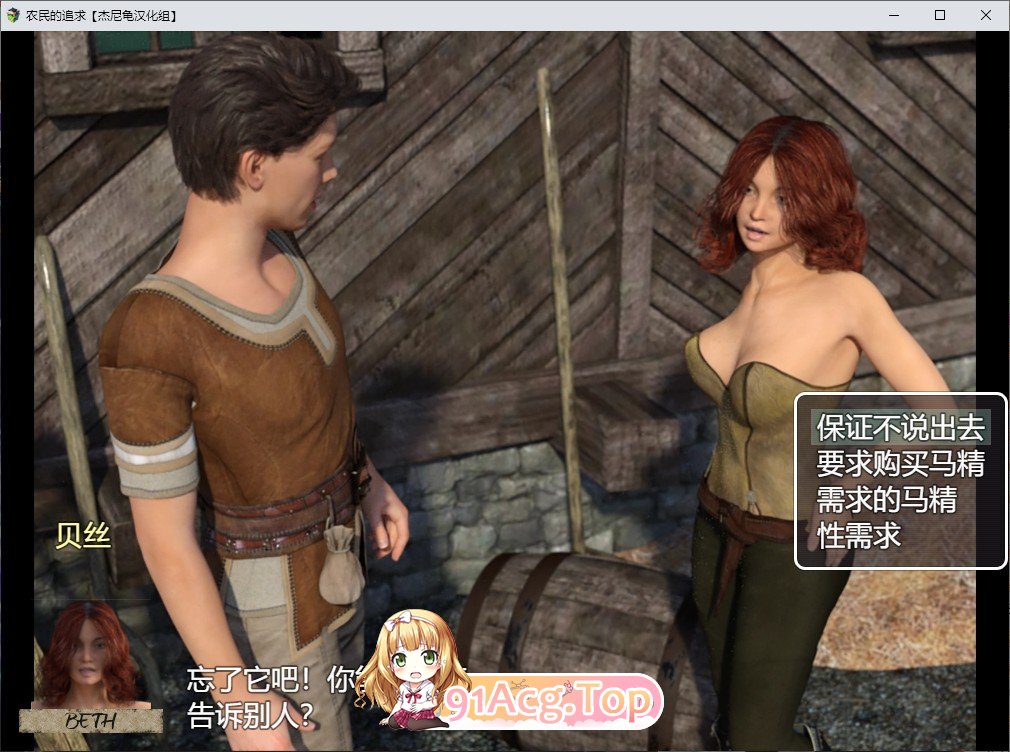Choose the 性需求 dialogue option
1010x752 pixels.
[x=859, y=535]
